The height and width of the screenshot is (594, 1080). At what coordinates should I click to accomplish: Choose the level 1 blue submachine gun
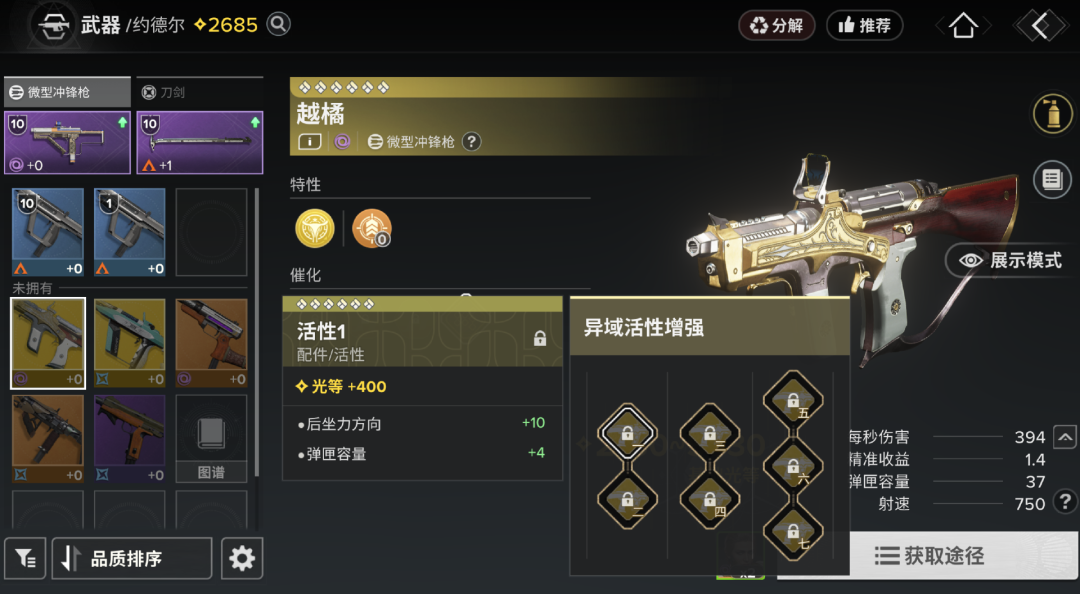point(129,232)
